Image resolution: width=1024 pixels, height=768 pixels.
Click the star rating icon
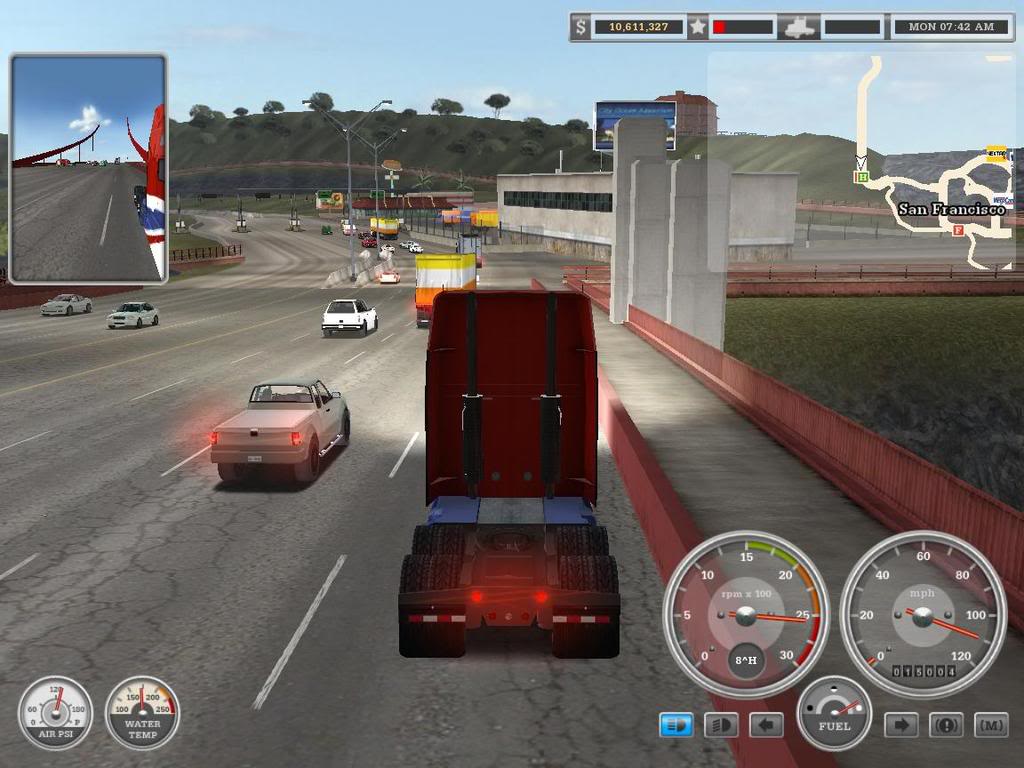(697, 26)
